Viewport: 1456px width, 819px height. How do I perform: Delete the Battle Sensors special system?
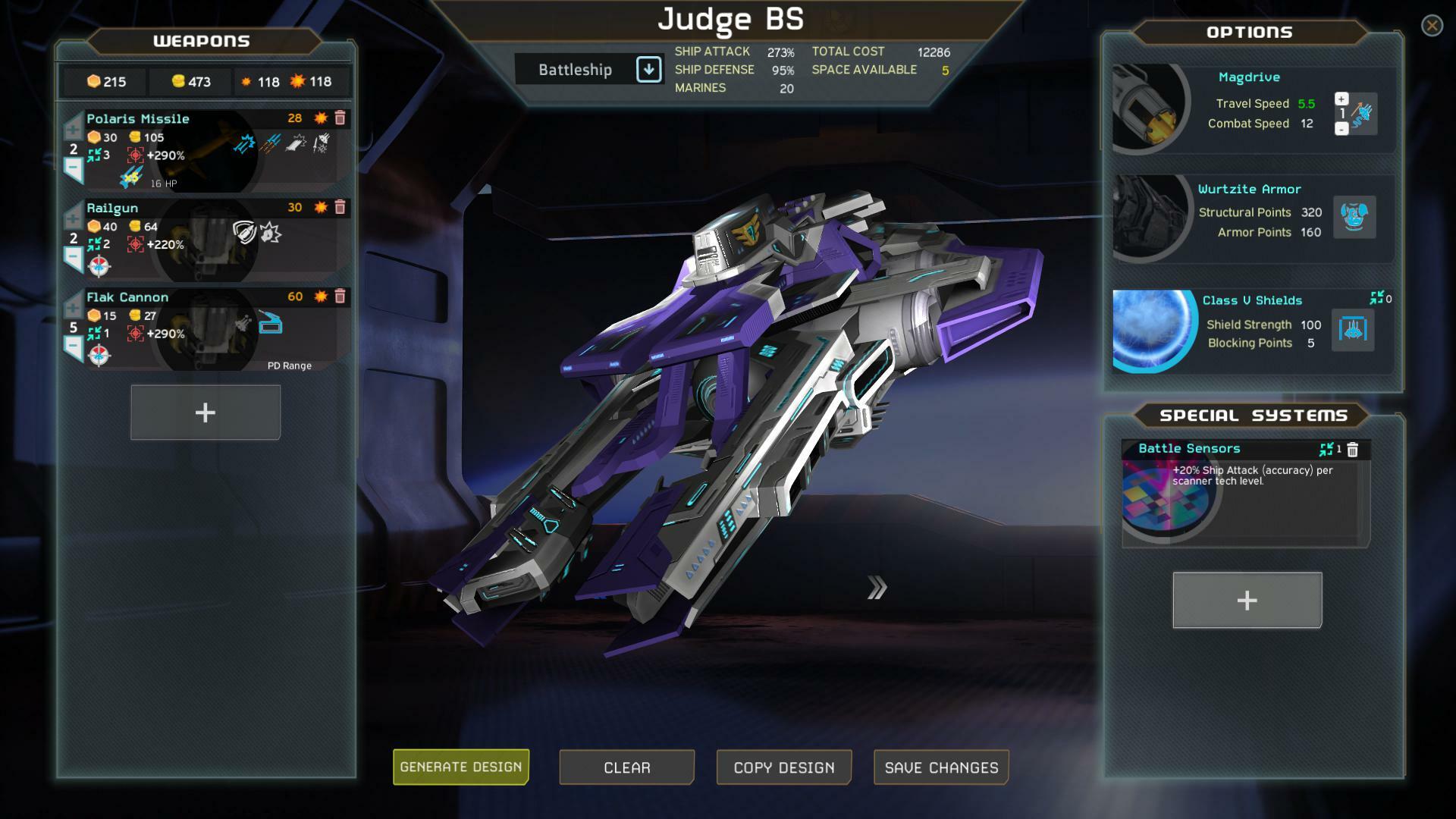tap(1354, 448)
